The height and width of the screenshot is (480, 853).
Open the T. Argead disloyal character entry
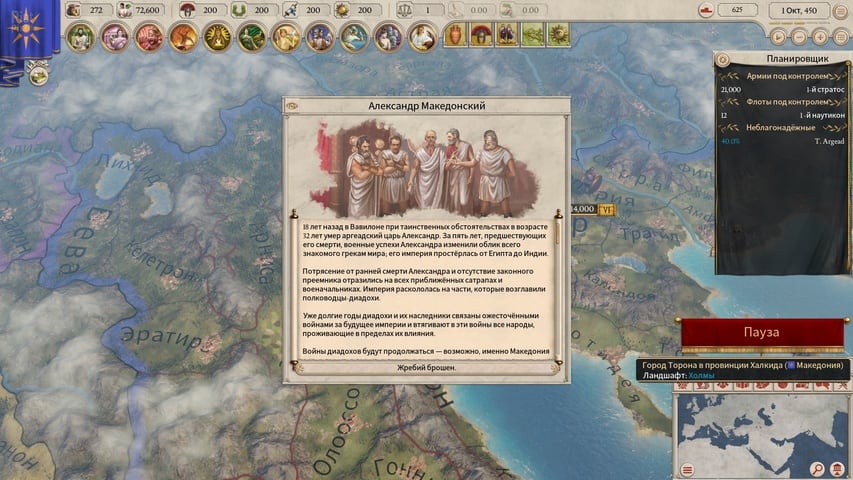click(781, 141)
